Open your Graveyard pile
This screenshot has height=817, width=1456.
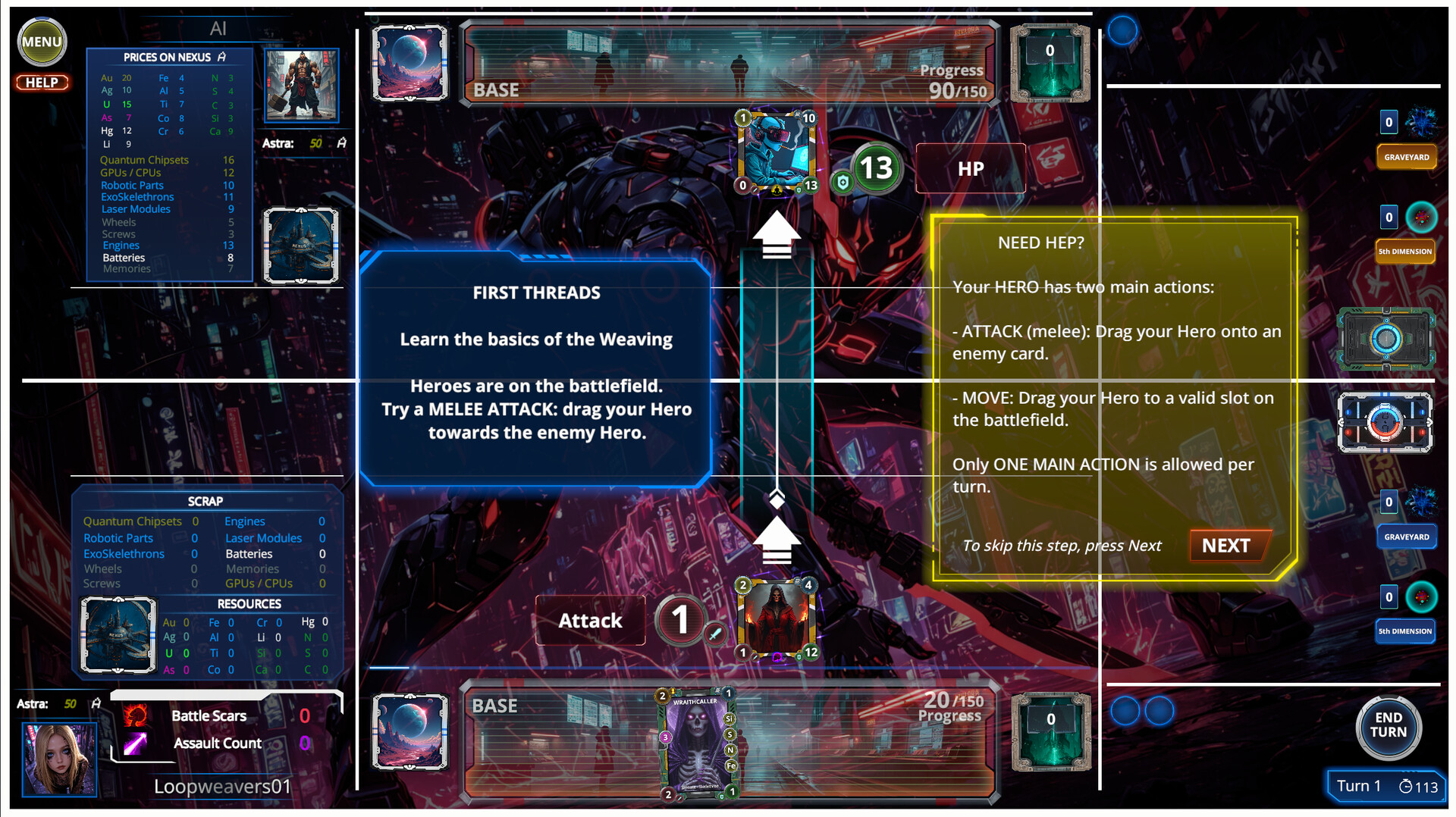pos(1407,537)
